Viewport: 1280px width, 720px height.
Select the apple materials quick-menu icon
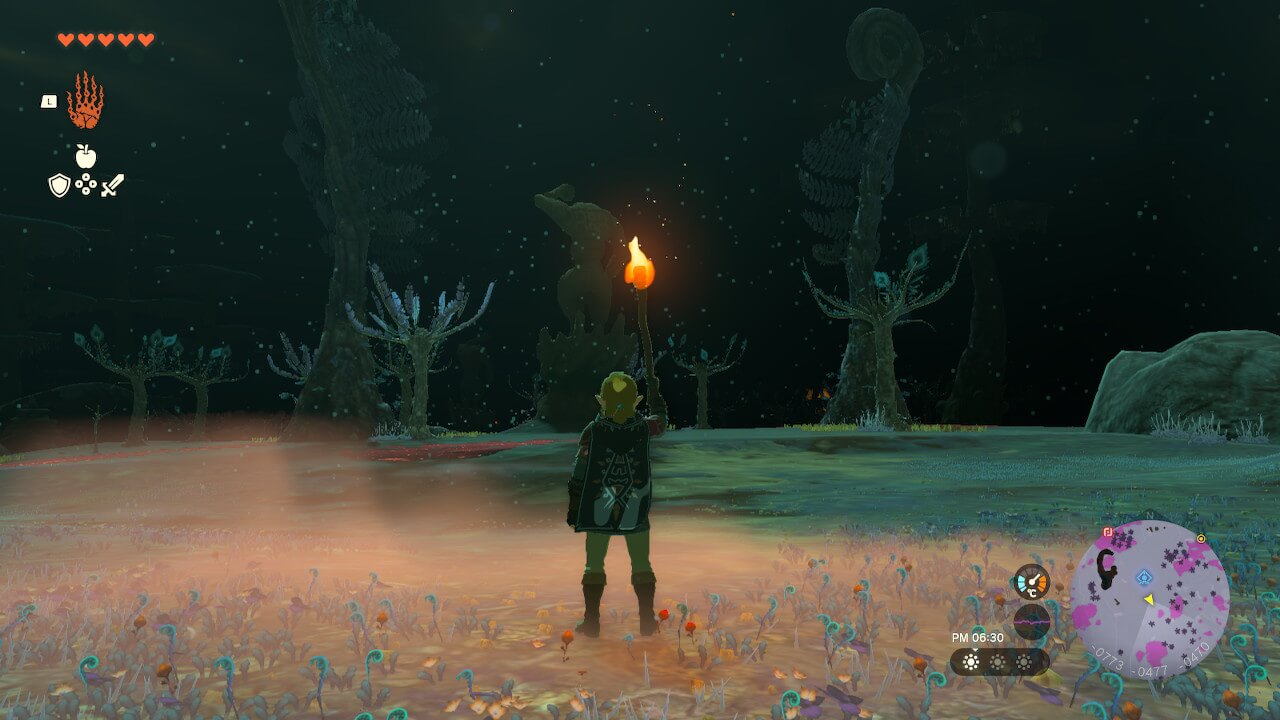coord(86,156)
